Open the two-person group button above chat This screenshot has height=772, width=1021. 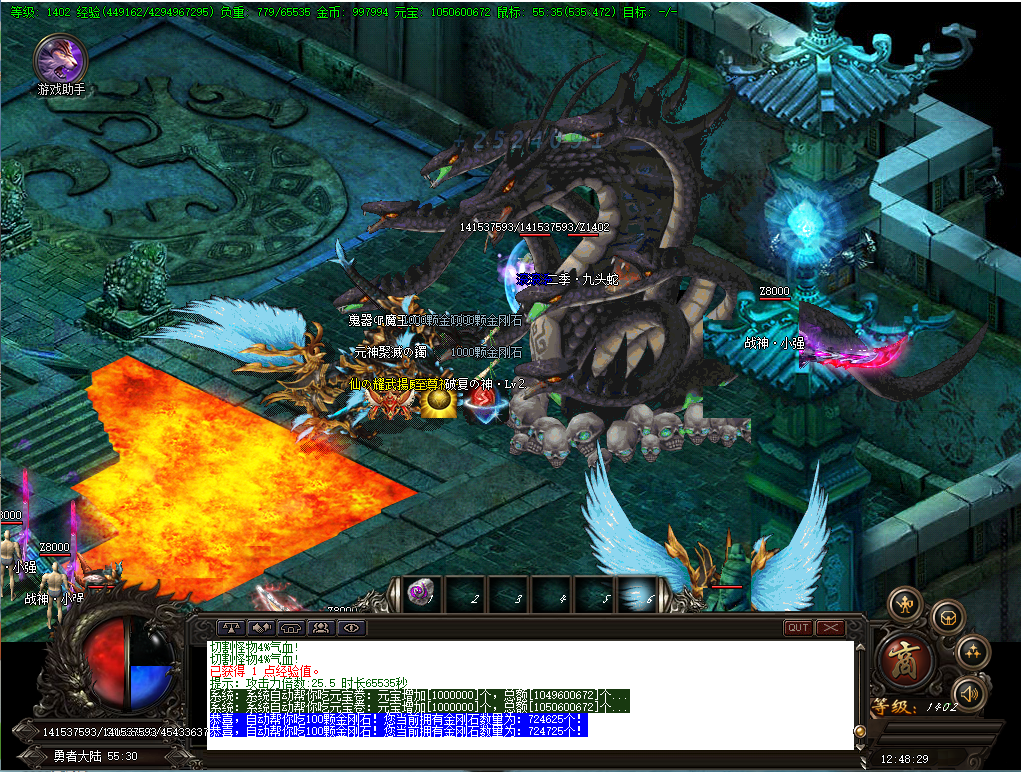320,628
